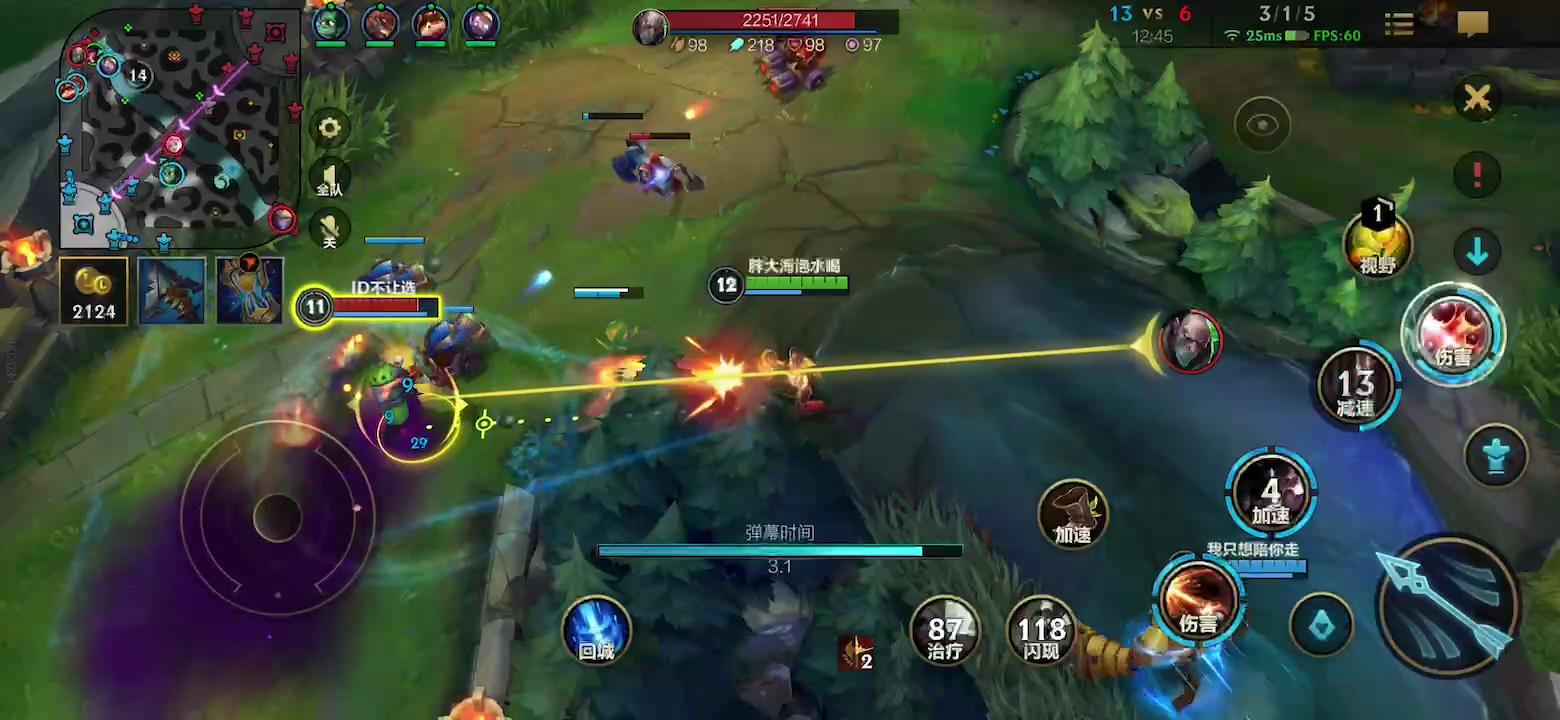Toggle the 全队 team chat channel button
This screenshot has height=720, width=1560.
pos(329,178)
